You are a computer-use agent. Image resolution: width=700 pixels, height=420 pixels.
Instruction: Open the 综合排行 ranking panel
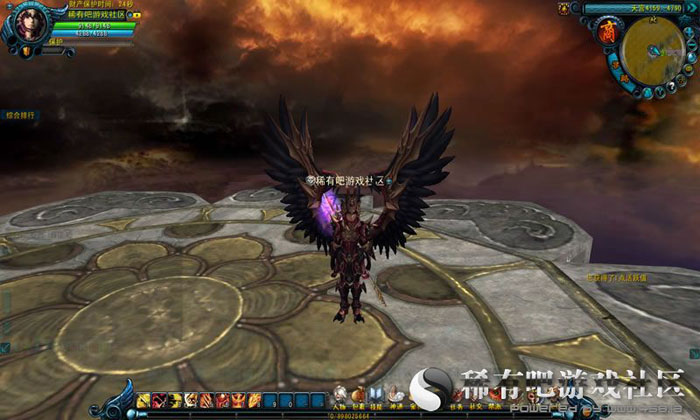[19, 116]
